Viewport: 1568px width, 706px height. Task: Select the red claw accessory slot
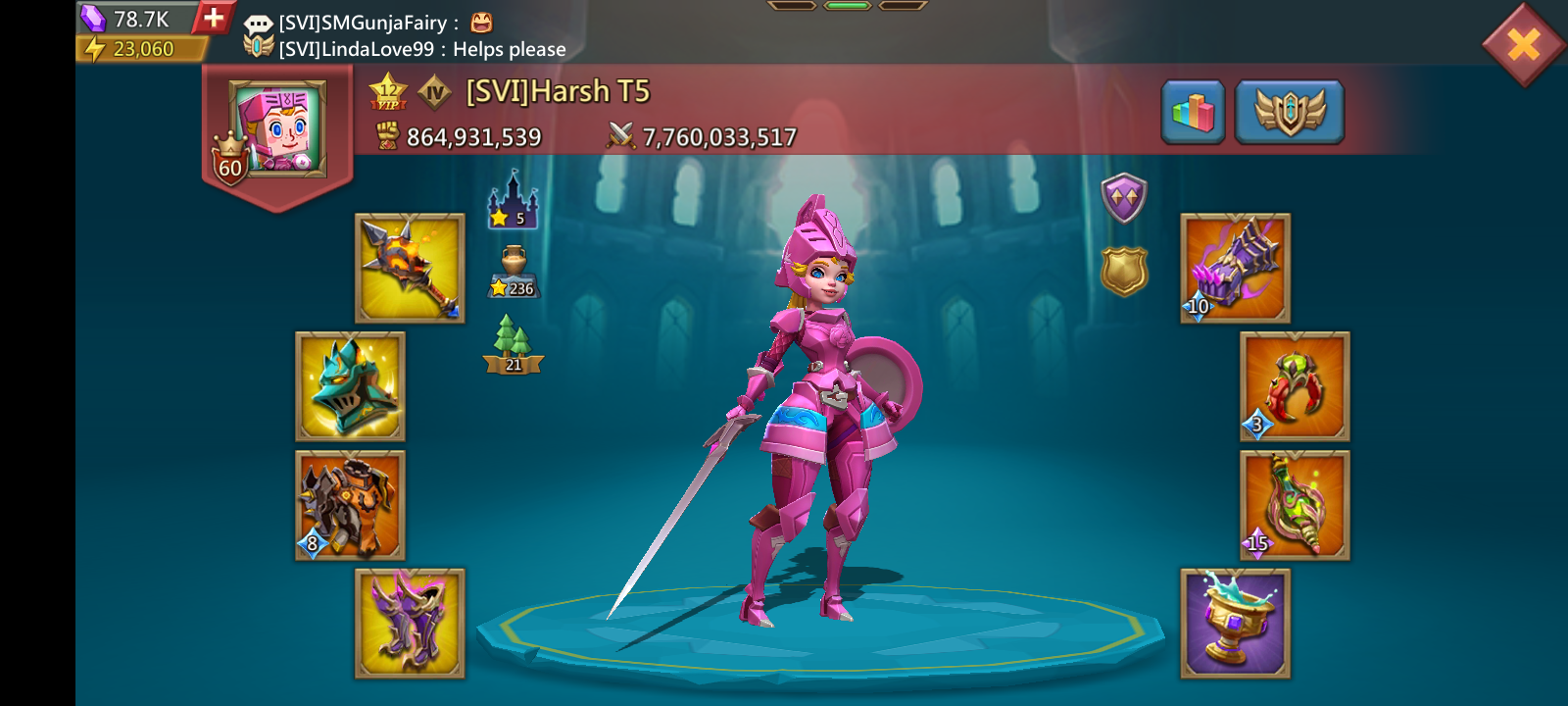click(1295, 386)
